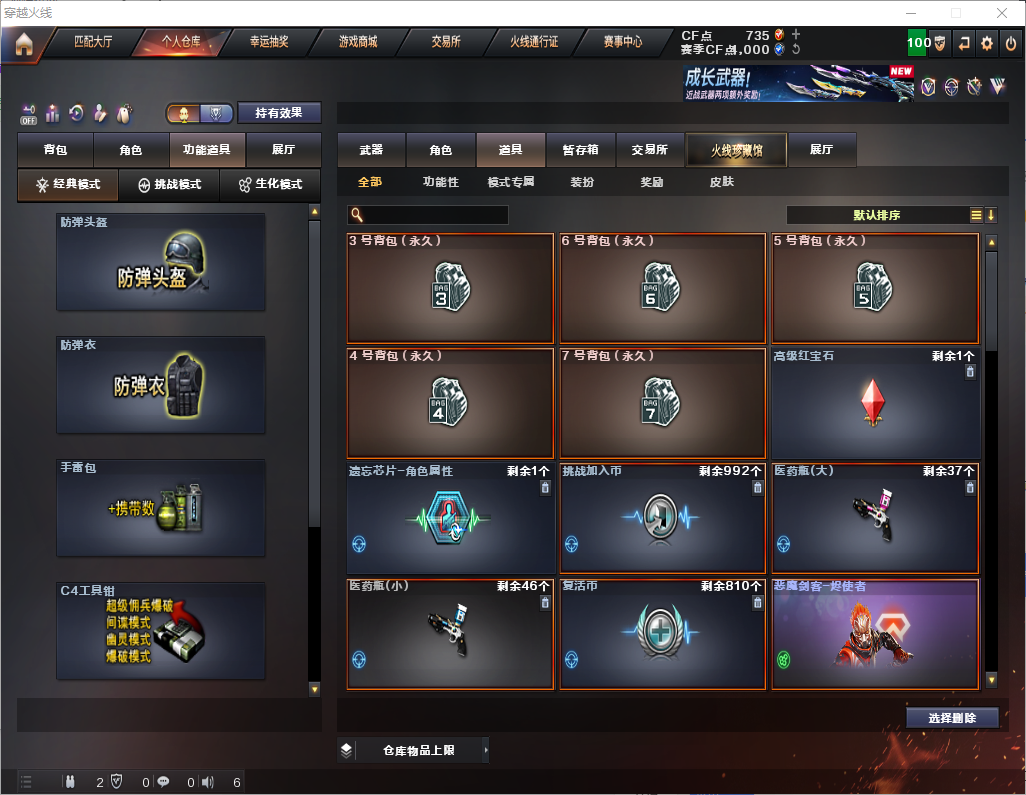Open the 武器 weapons warehouse tab

pos(371,150)
